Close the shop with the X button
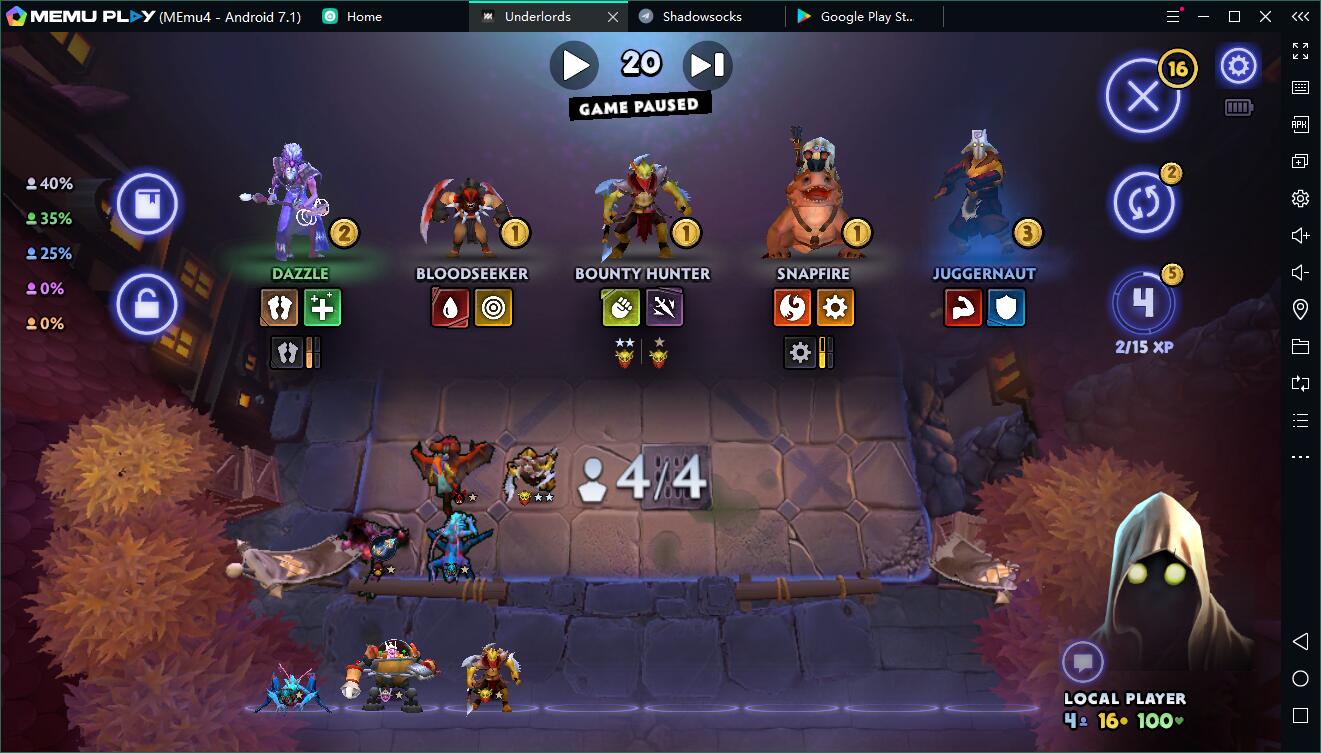Viewport: 1321px width, 753px height. [1142, 97]
